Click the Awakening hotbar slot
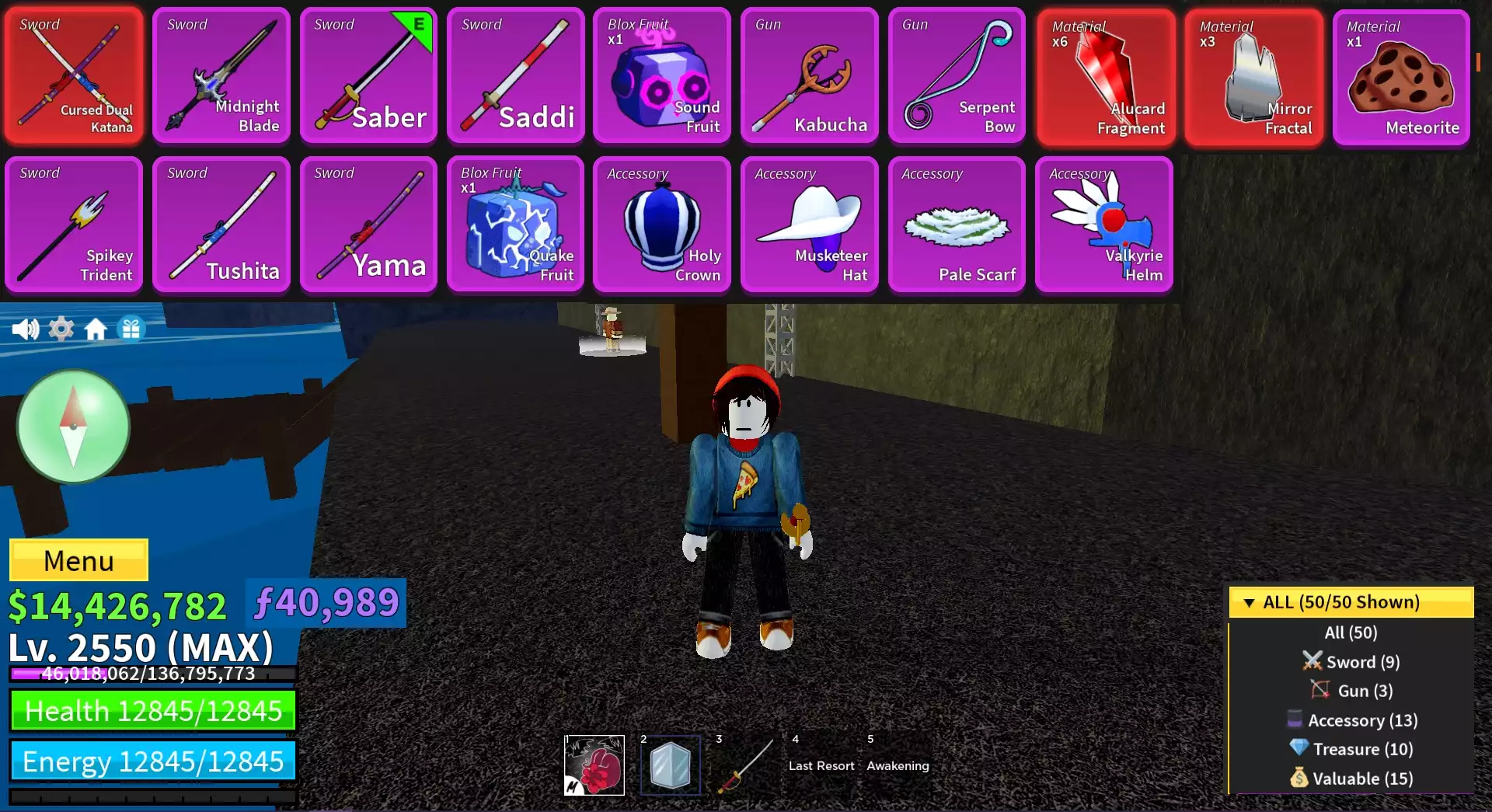This screenshot has width=1492, height=812. coord(898,765)
